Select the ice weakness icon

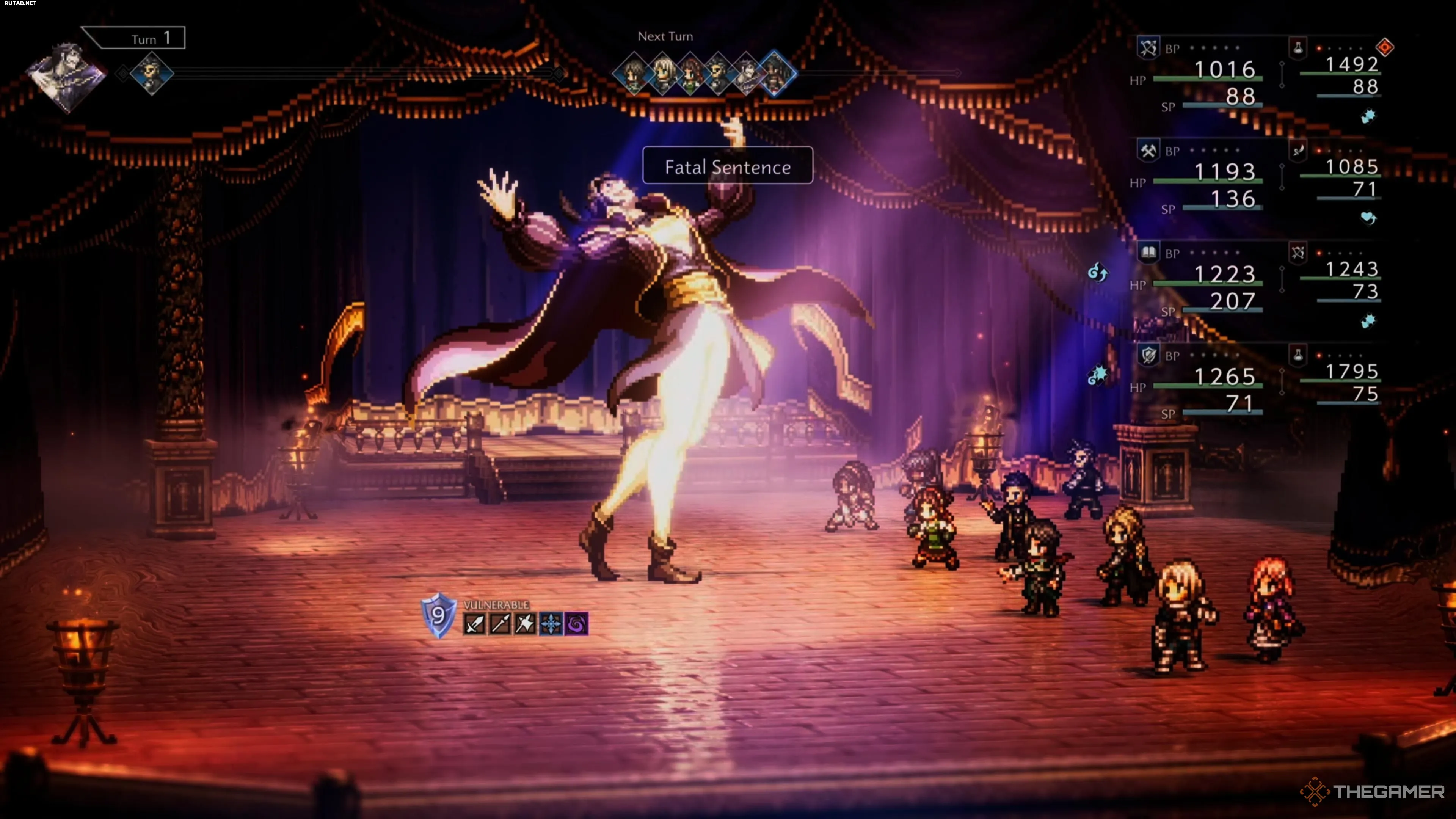(551, 624)
